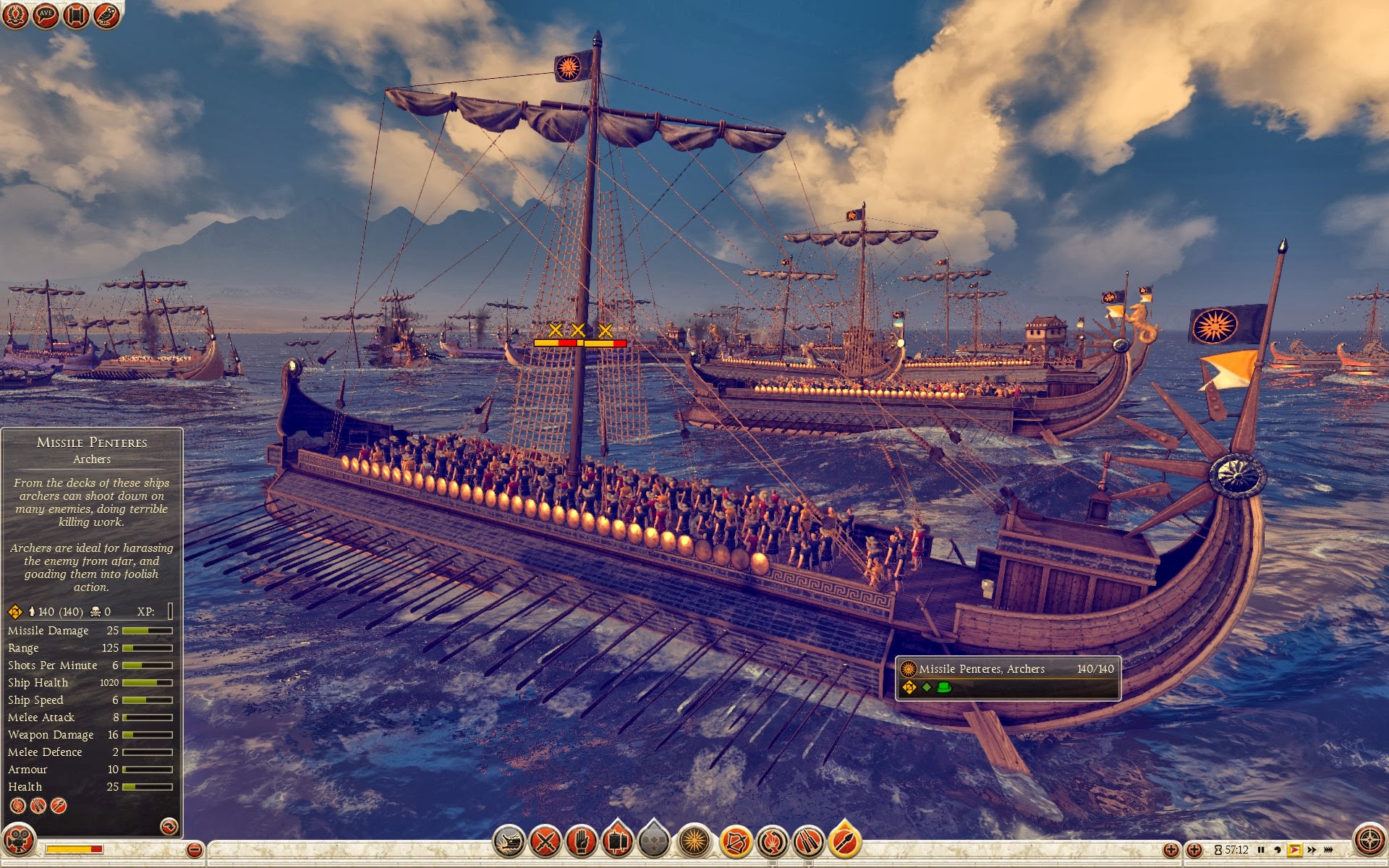The image size is (1389, 868).
Task: Open the laurel wreath menu button
Action: 15,15
